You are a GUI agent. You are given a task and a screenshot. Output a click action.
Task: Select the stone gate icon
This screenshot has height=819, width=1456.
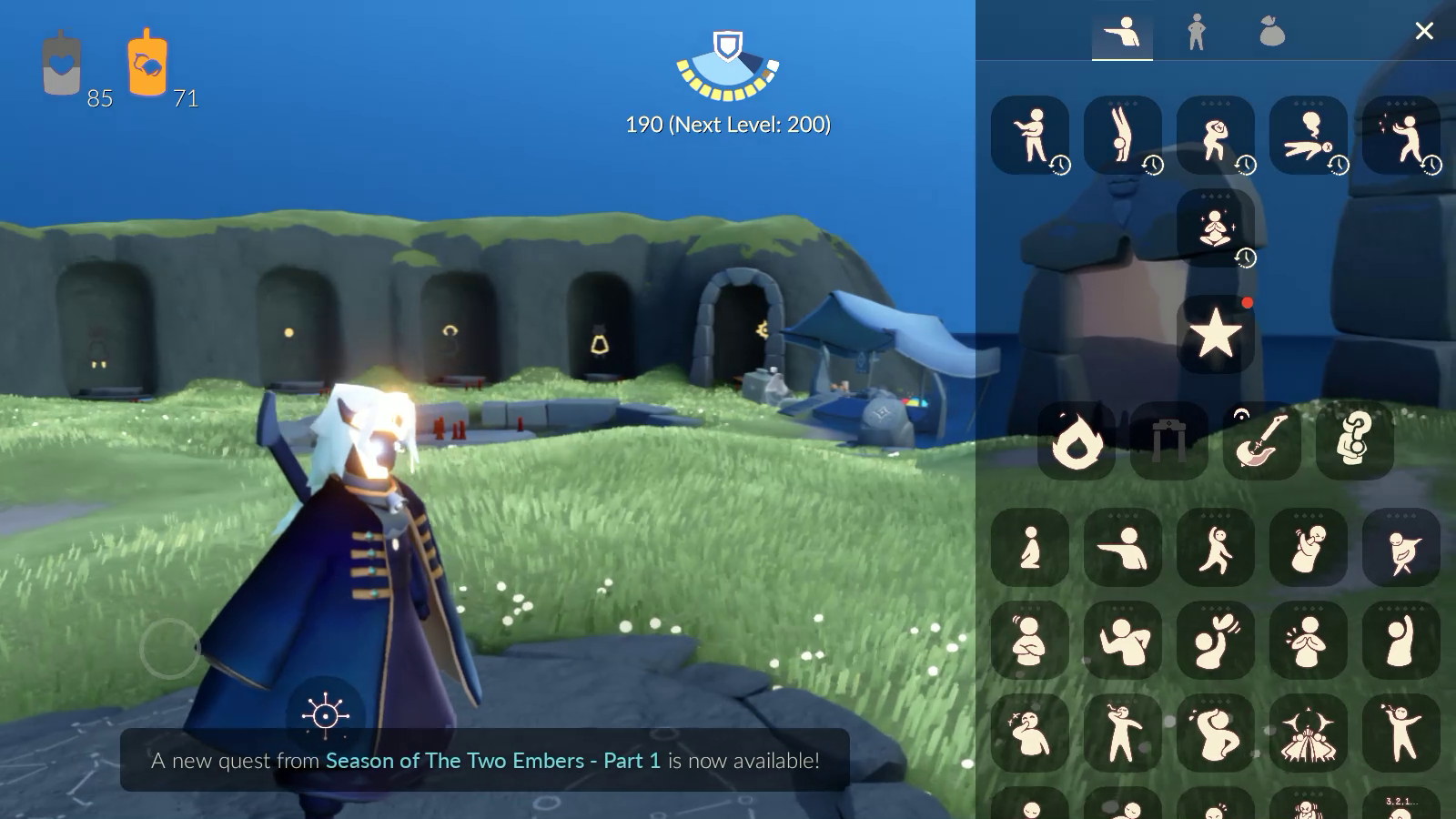(x=1168, y=441)
